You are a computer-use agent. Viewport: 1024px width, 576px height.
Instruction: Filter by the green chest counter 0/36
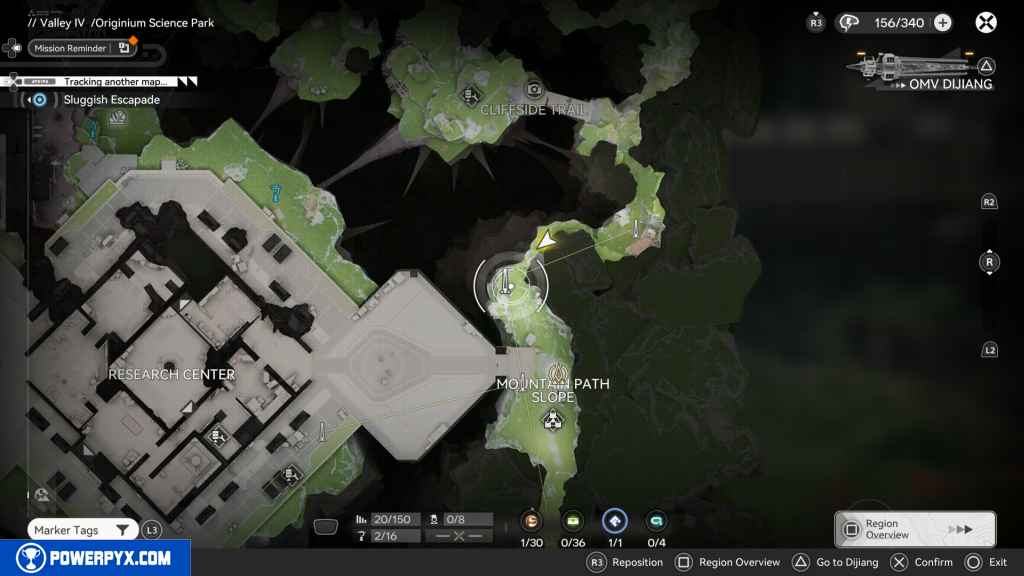point(573,521)
